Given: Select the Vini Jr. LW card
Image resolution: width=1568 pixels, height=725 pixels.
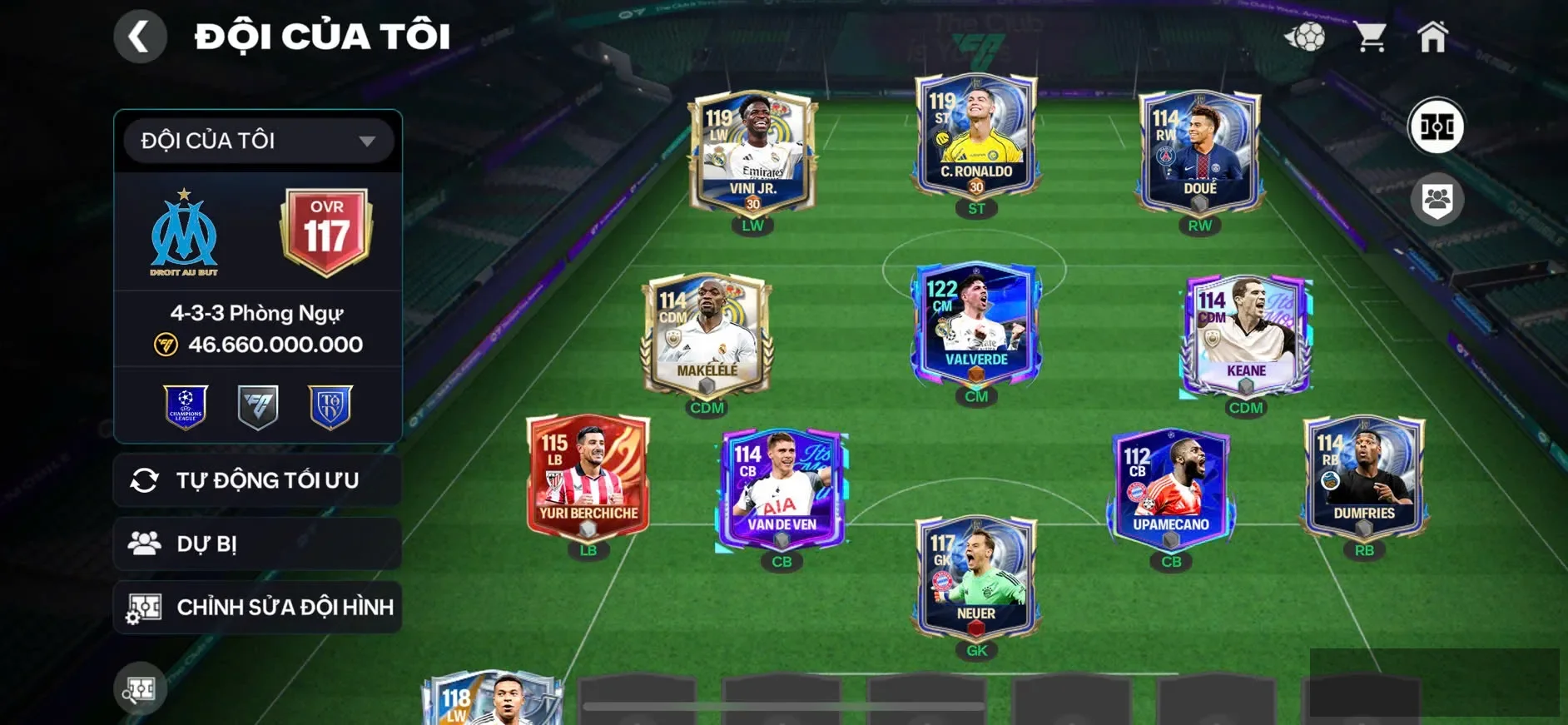Looking at the screenshot, I should pos(752,152).
